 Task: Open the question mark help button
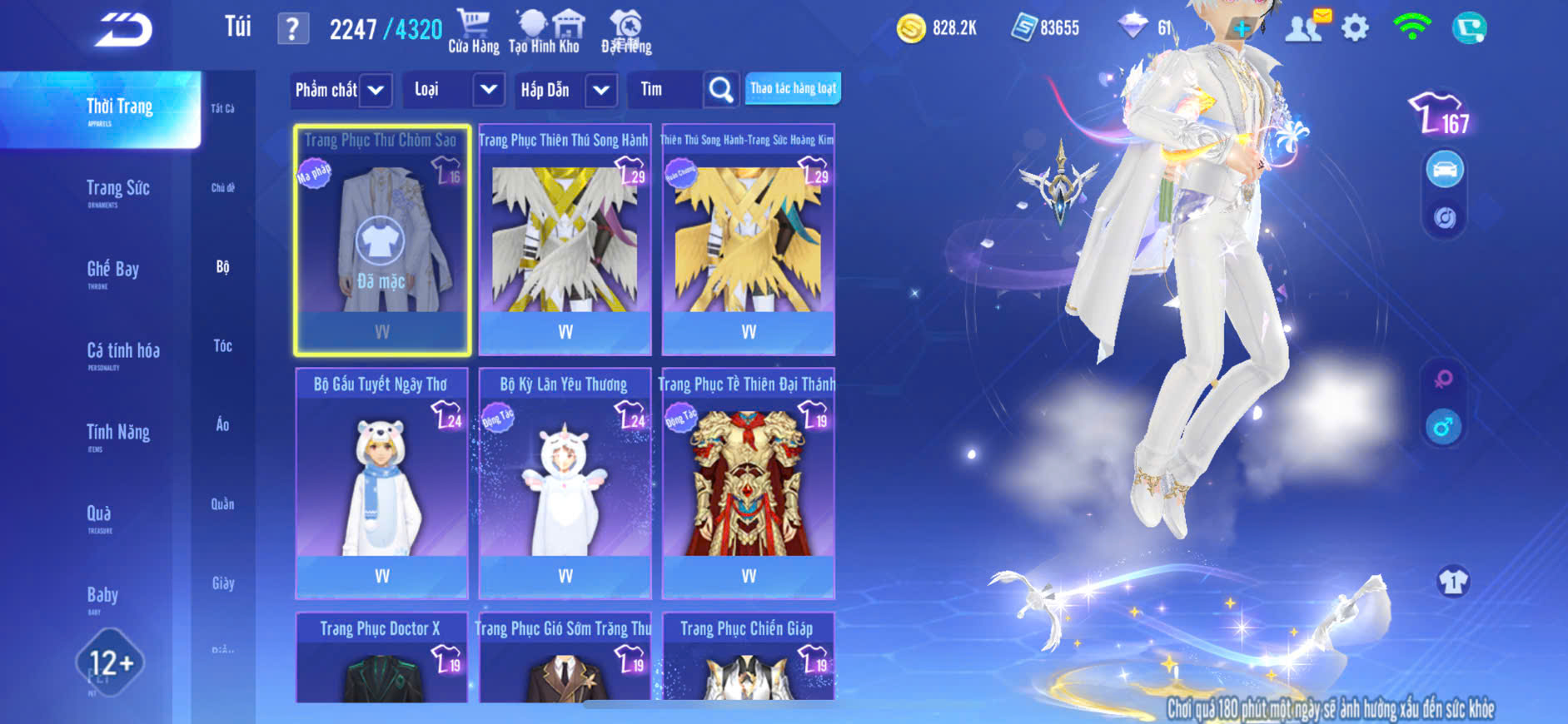292,29
